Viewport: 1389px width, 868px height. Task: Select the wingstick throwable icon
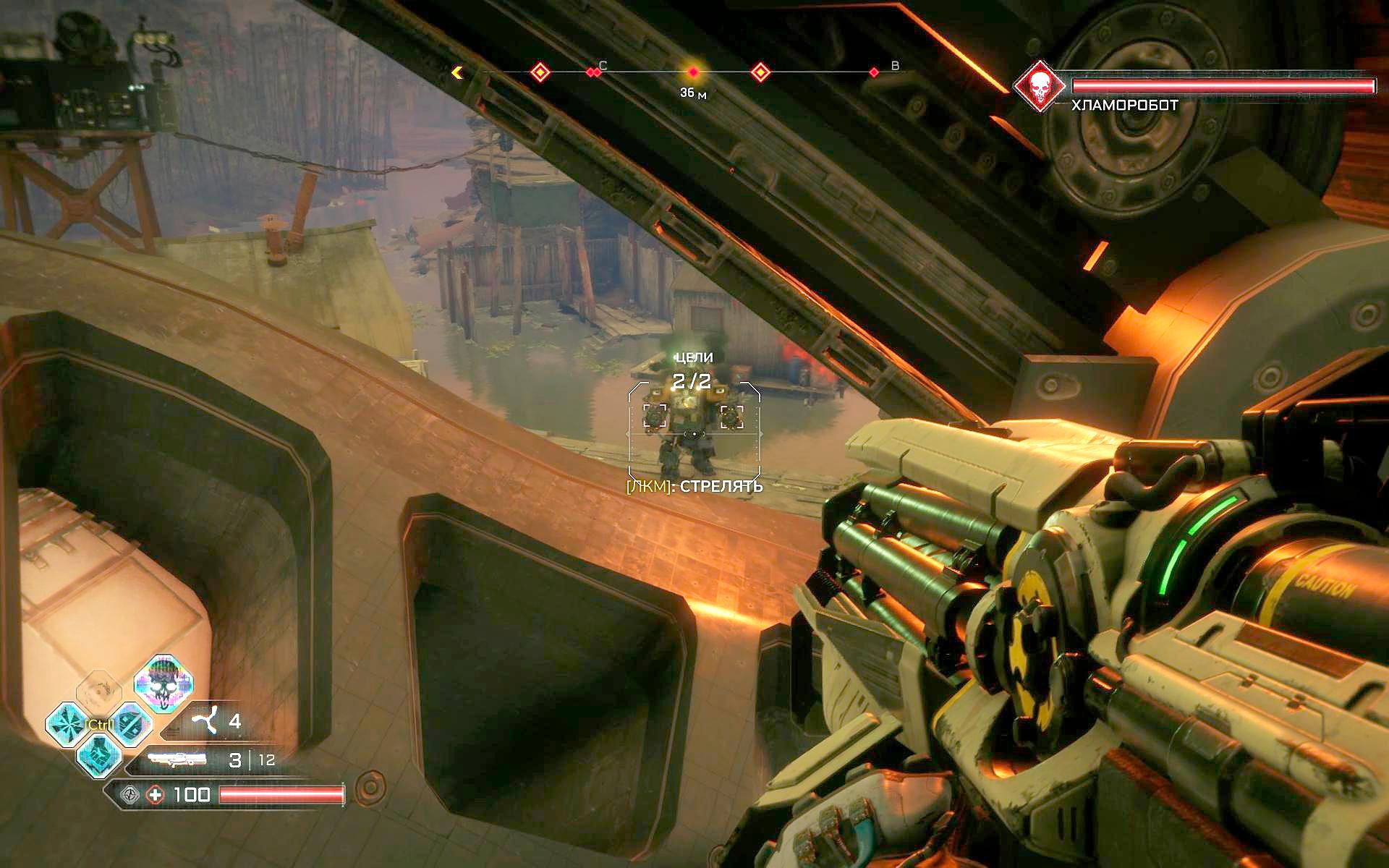(x=205, y=721)
